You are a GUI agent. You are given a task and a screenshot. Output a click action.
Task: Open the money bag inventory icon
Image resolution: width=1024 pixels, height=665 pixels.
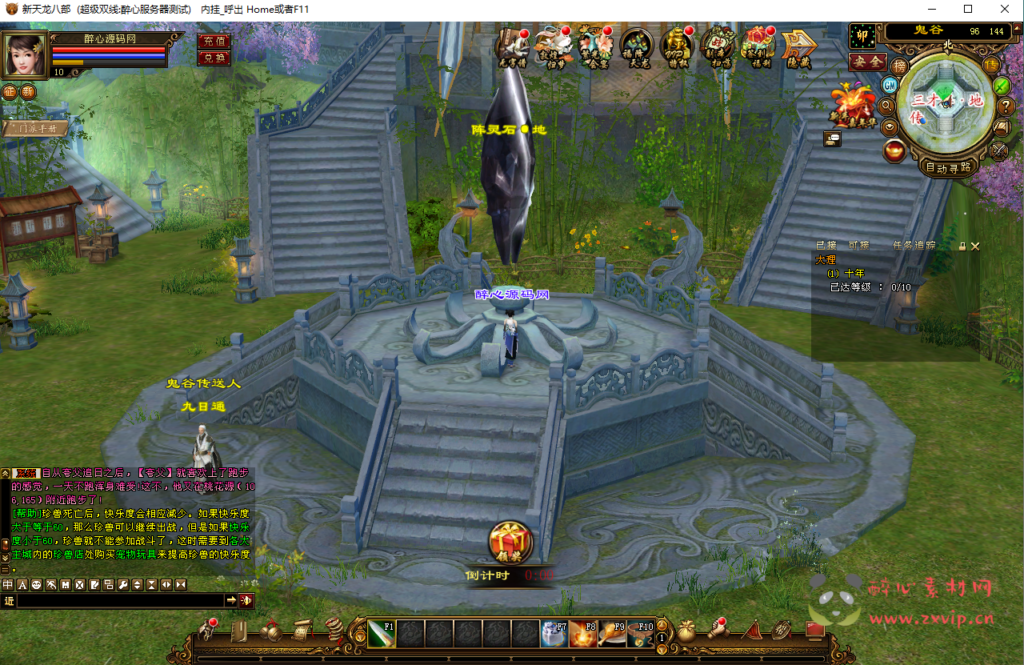click(x=686, y=631)
